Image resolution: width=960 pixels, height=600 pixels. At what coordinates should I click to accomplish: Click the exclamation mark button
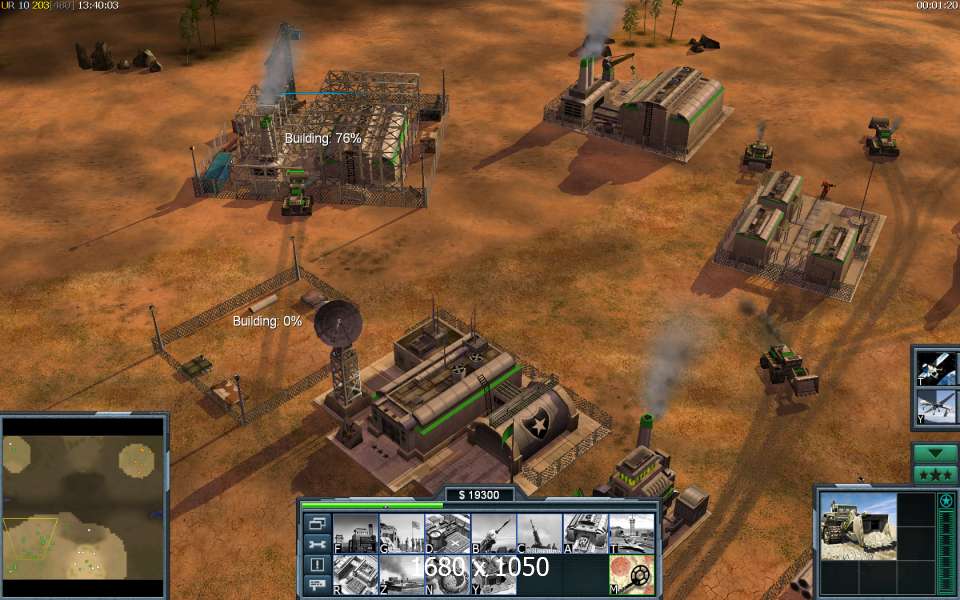pyautogui.click(x=316, y=564)
